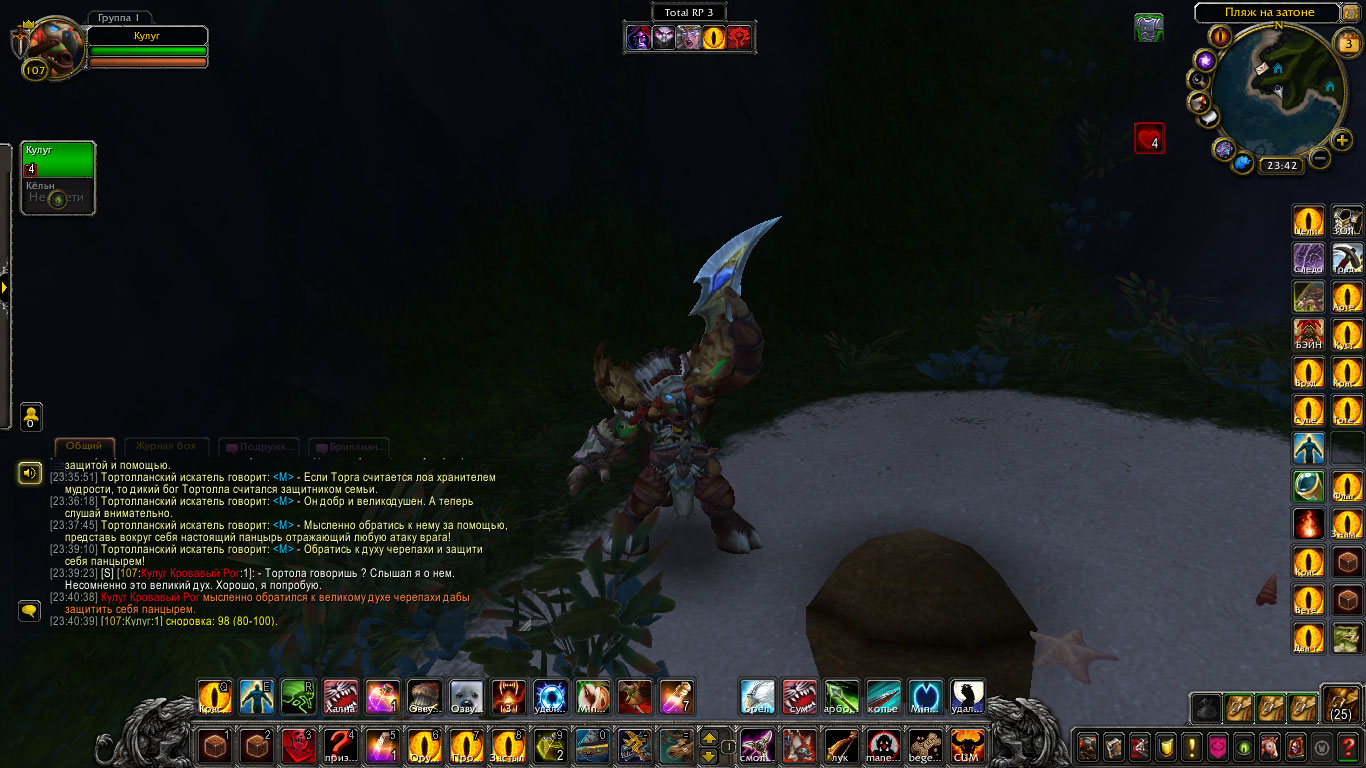Use the орел eagle ability

pyautogui.click(x=757, y=696)
